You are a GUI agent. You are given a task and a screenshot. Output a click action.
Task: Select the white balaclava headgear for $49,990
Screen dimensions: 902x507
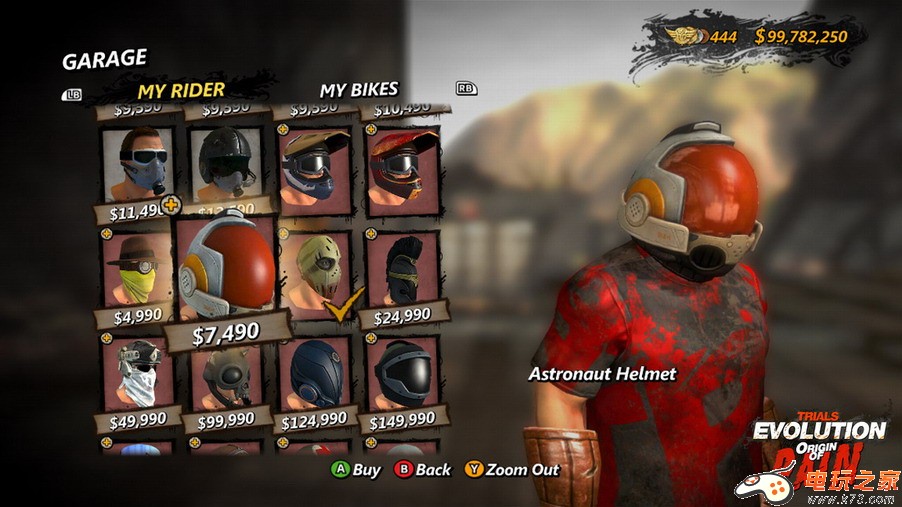coord(139,374)
